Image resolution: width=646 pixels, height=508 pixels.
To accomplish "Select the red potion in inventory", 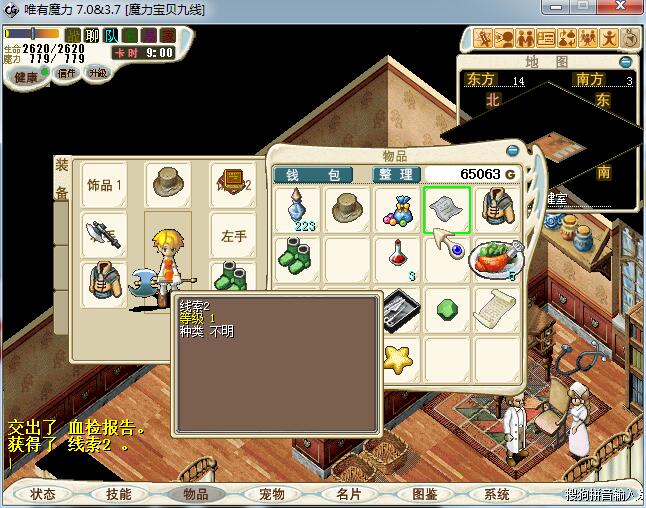I will [397, 256].
